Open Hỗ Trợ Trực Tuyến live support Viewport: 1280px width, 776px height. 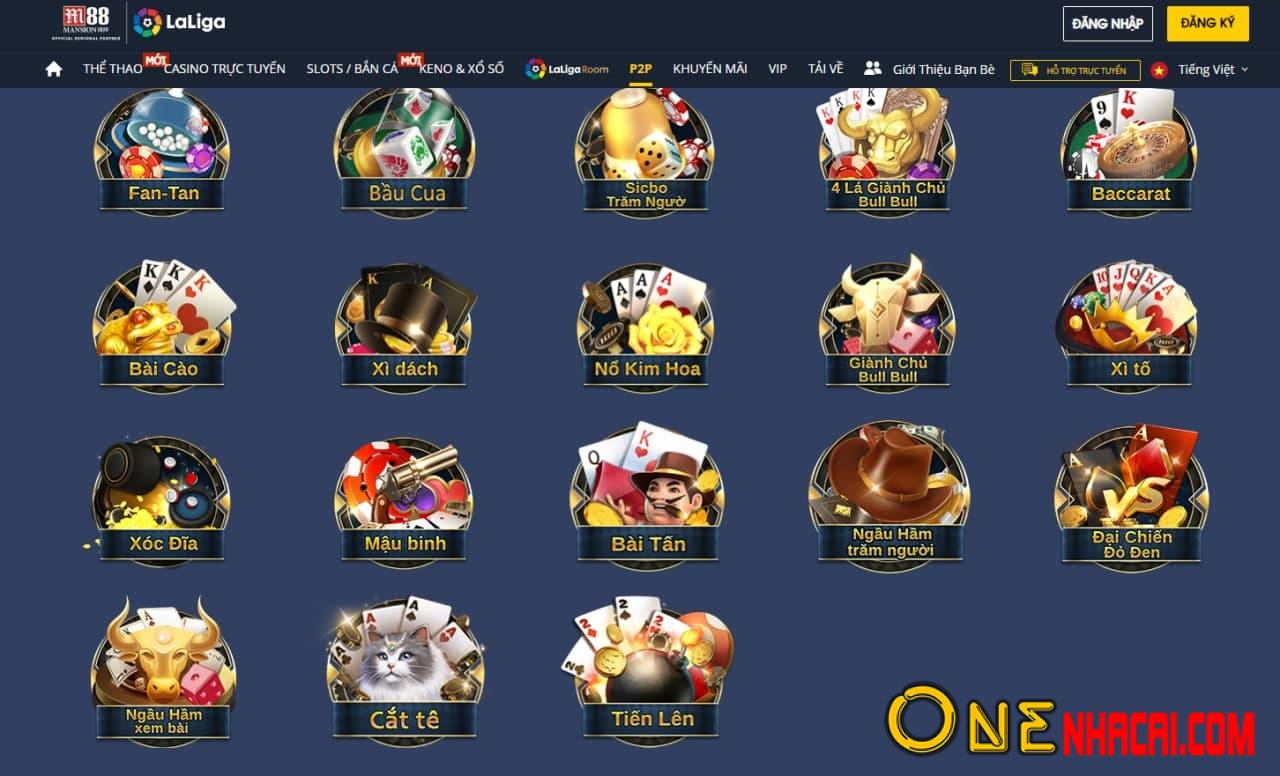coord(1074,70)
